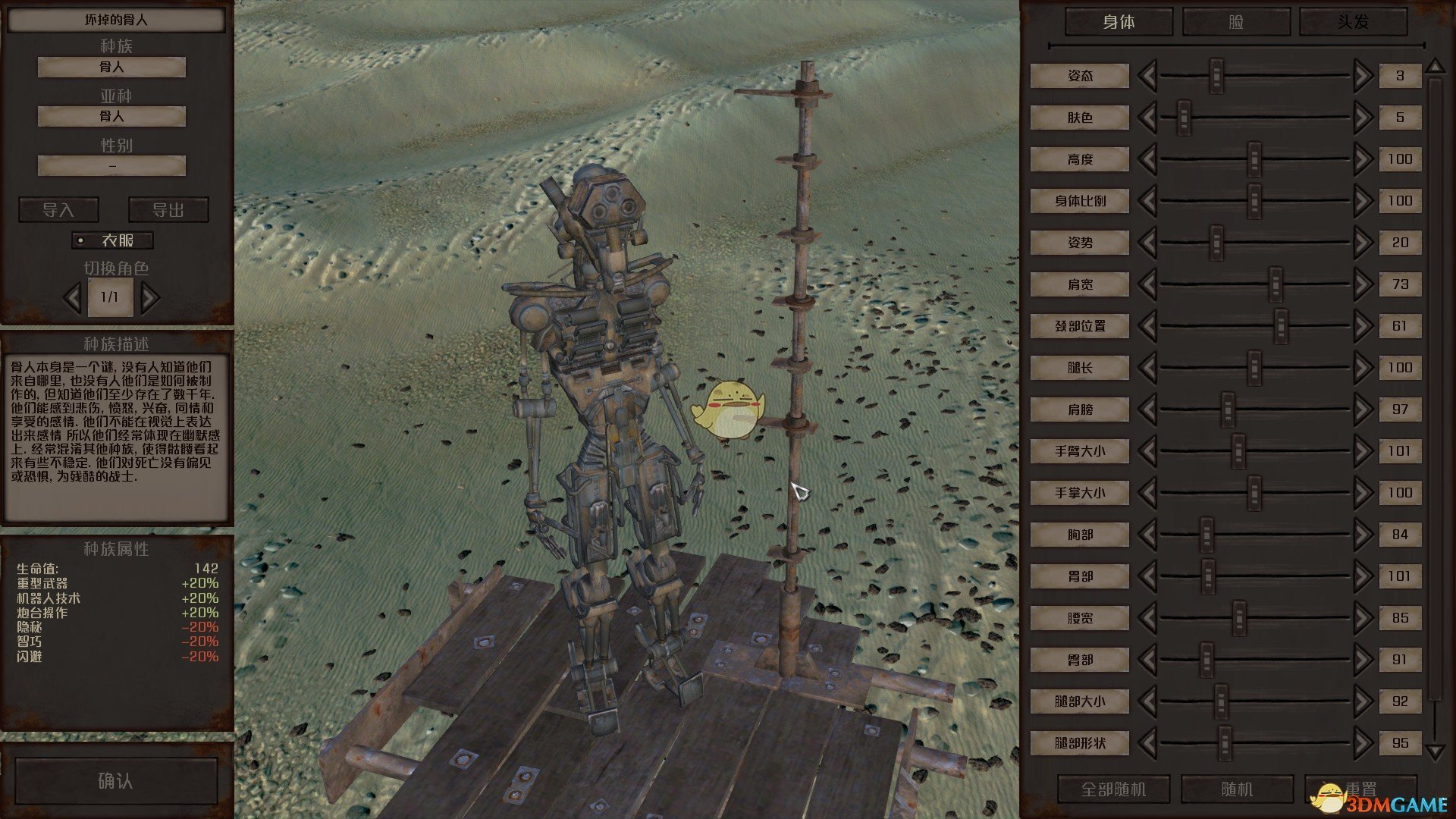Image resolution: width=1456 pixels, height=819 pixels.
Task: Switch to the 脸 (face) tab
Action: coord(1236,21)
